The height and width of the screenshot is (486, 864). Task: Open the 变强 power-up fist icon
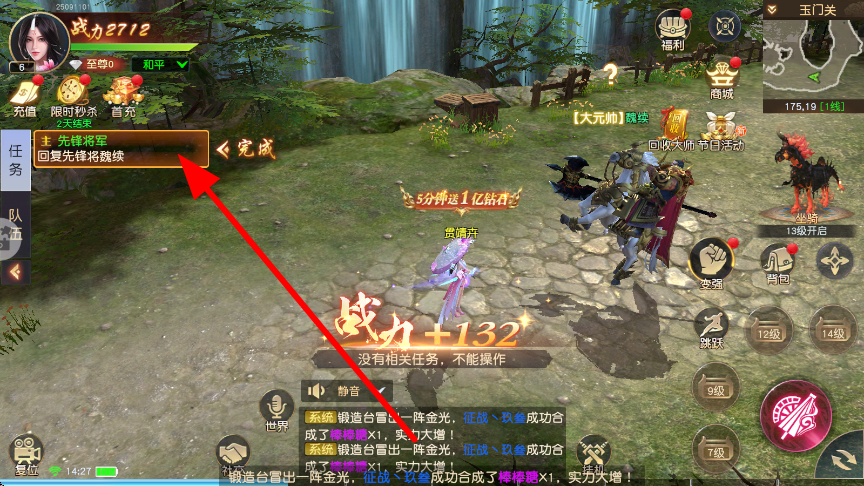coord(711,262)
